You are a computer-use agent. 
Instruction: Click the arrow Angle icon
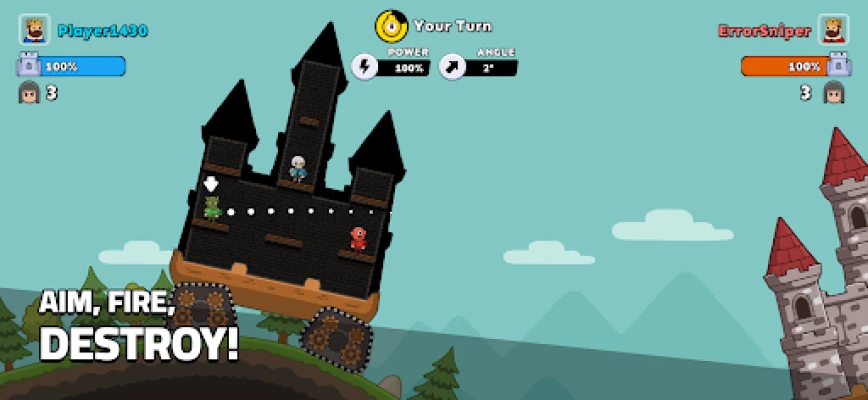pyautogui.click(x=453, y=67)
